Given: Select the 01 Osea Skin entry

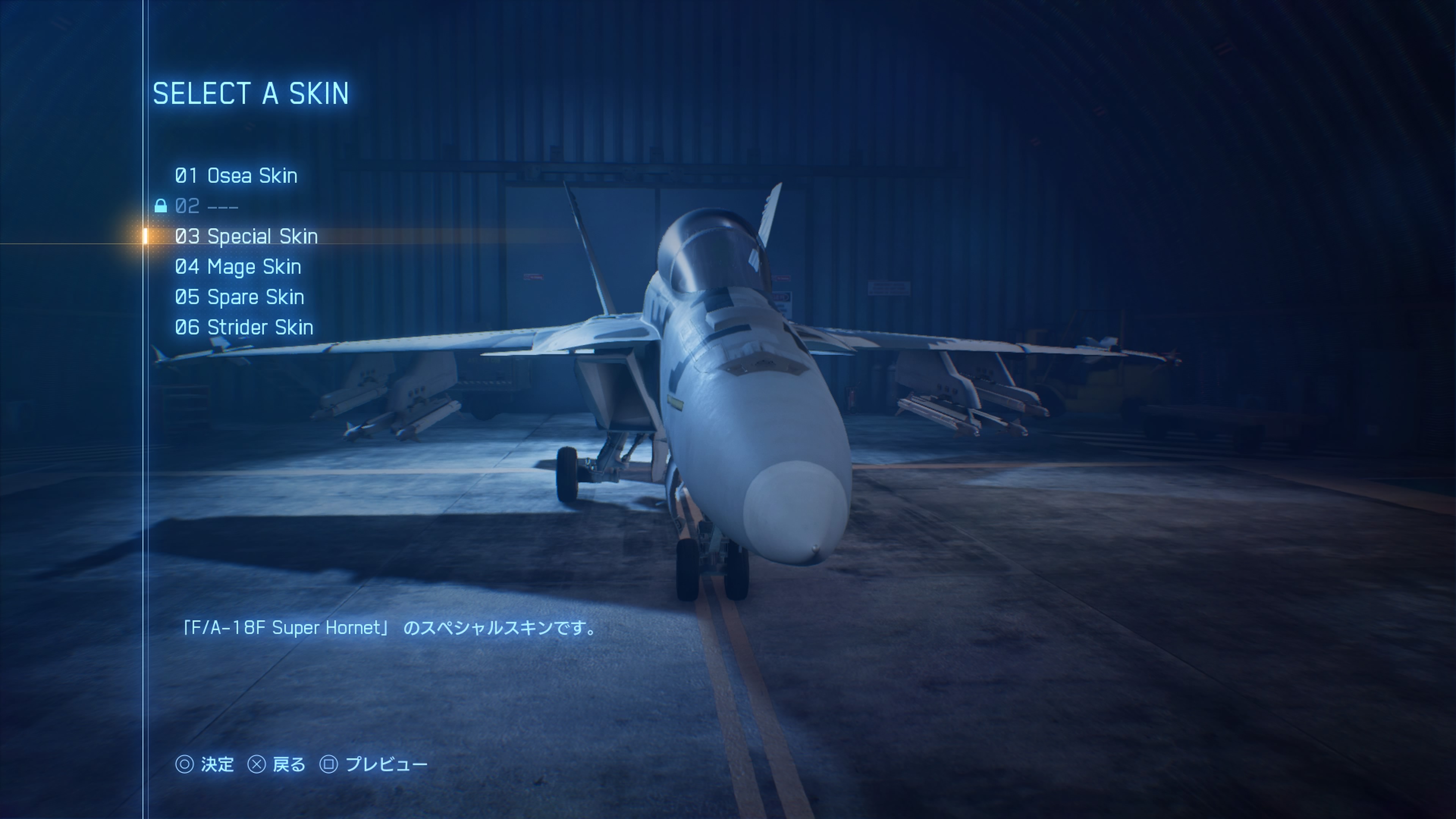Looking at the screenshot, I should pos(236,176).
